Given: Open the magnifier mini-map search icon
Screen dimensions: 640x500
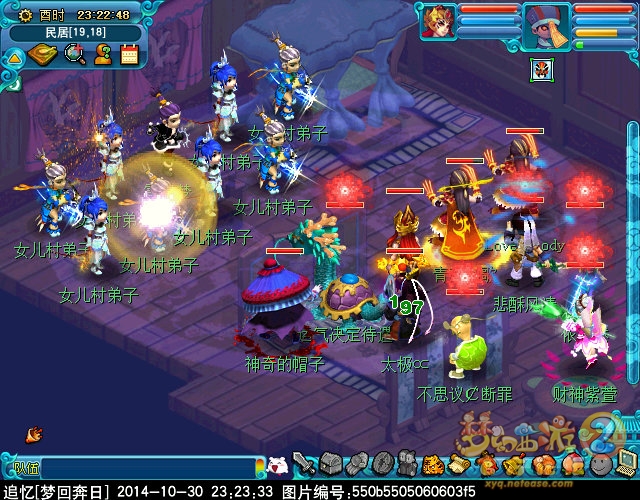Looking at the screenshot, I should click(75, 55).
